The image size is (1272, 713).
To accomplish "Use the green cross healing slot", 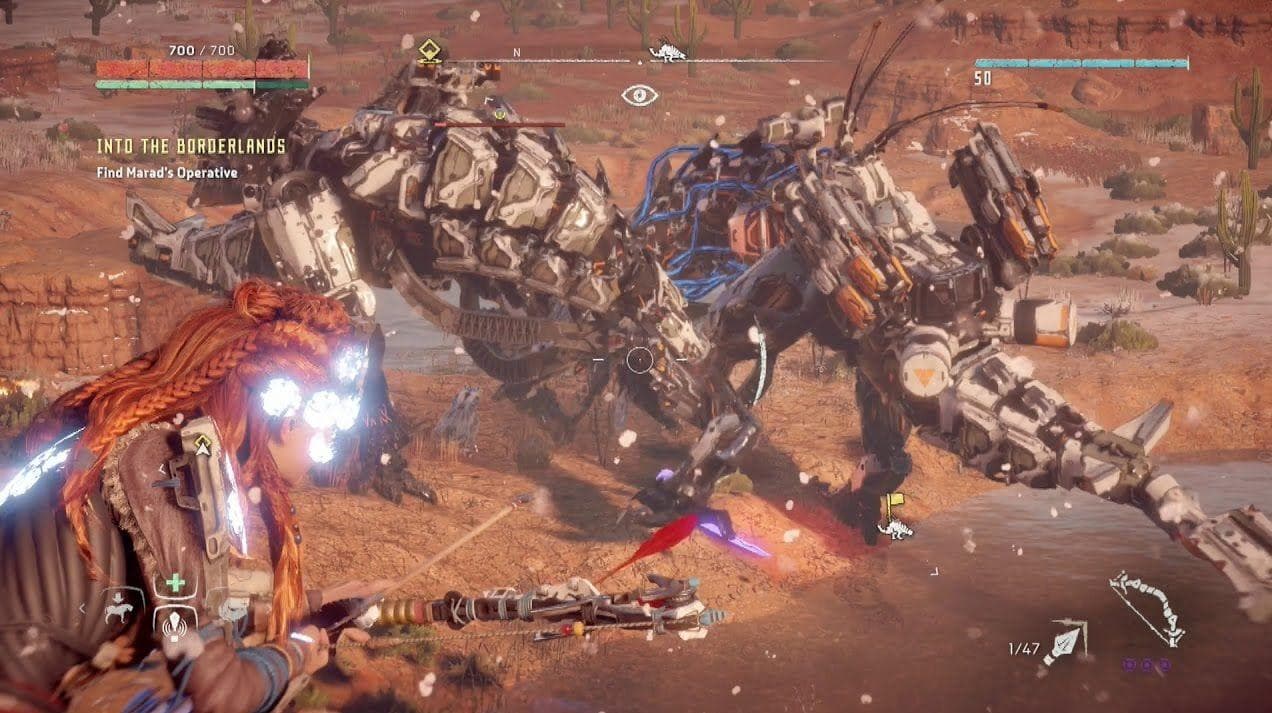I will tap(175, 582).
